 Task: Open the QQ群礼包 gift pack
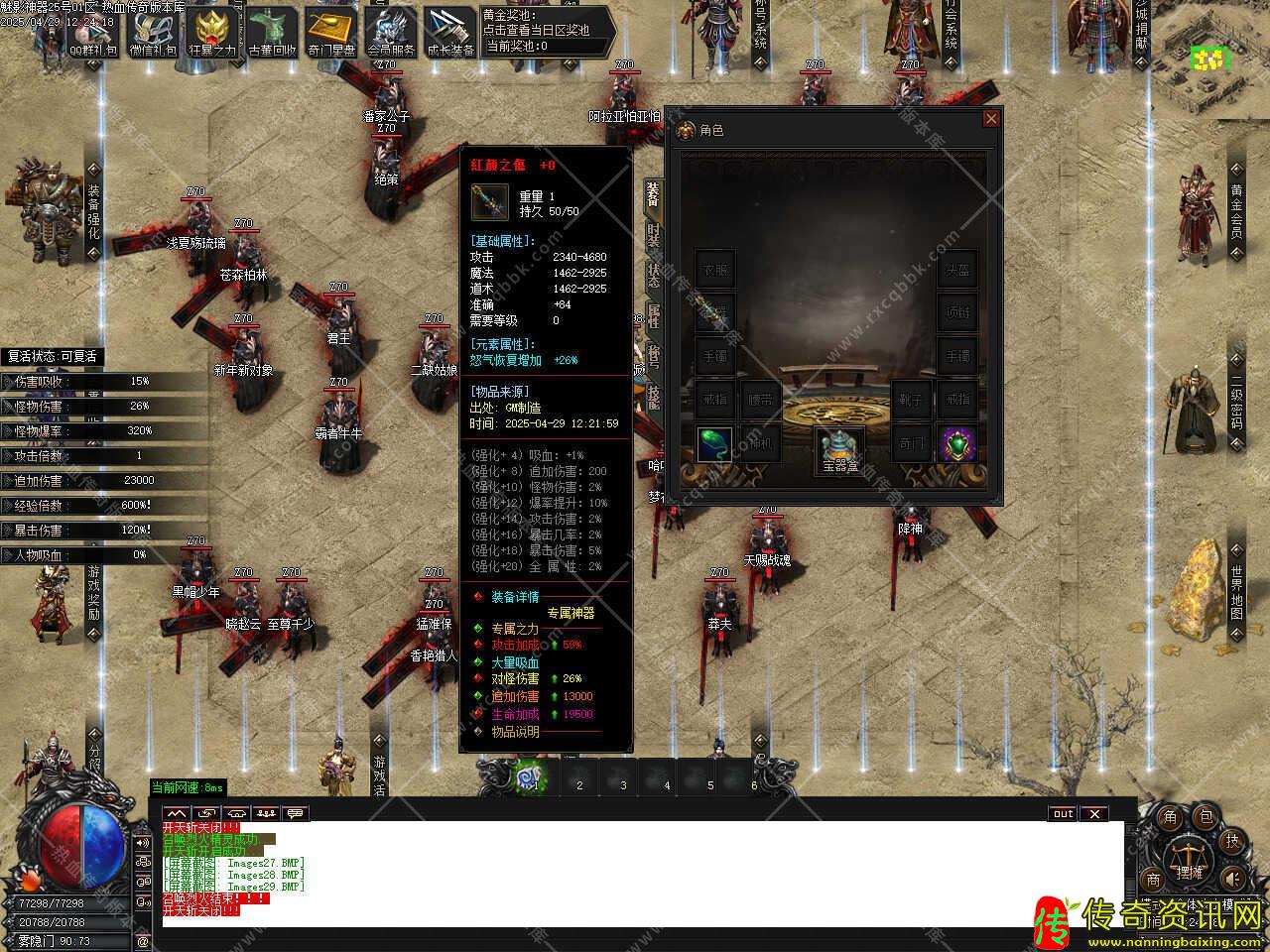click(x=92, y=33)
